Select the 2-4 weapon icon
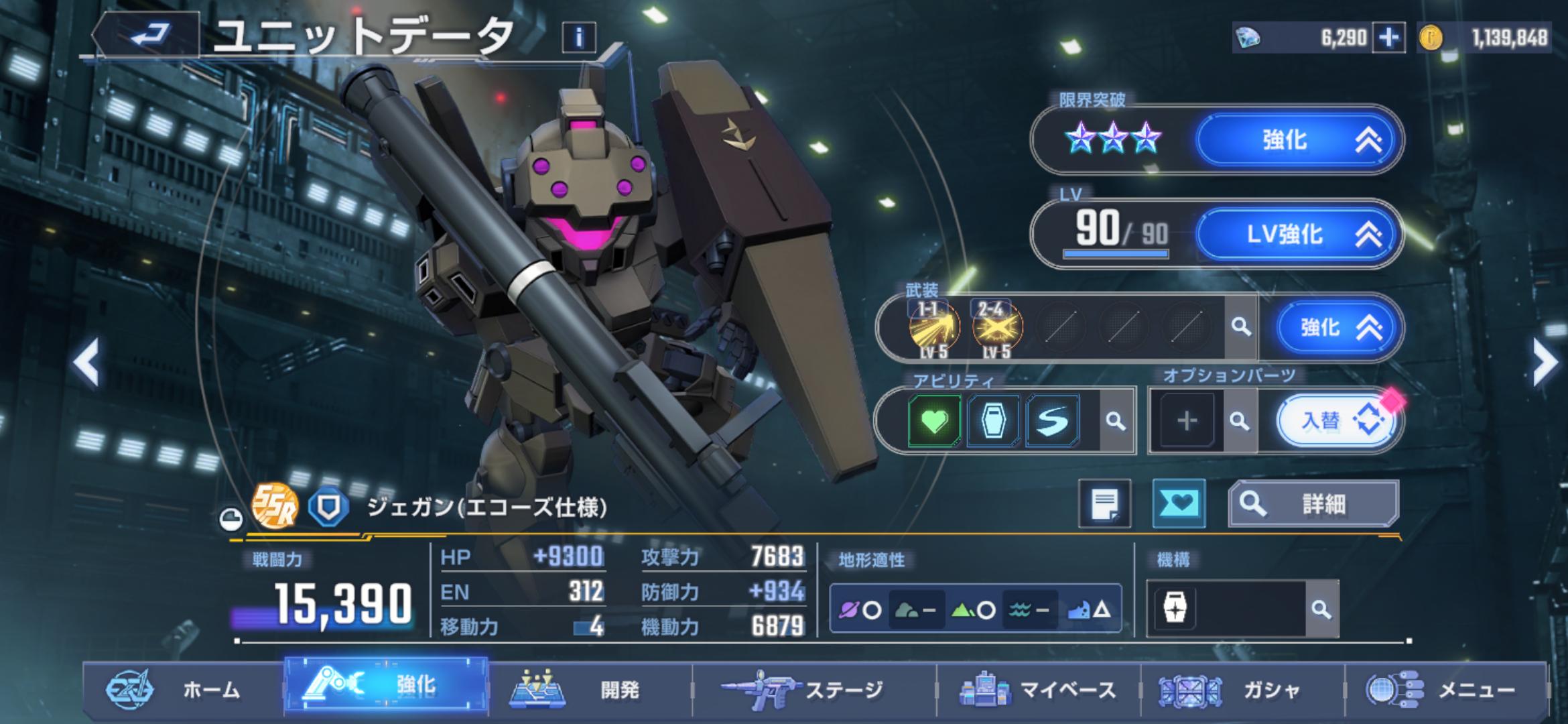The height and width of the screenshot is (724, 1568). (997, 327)
